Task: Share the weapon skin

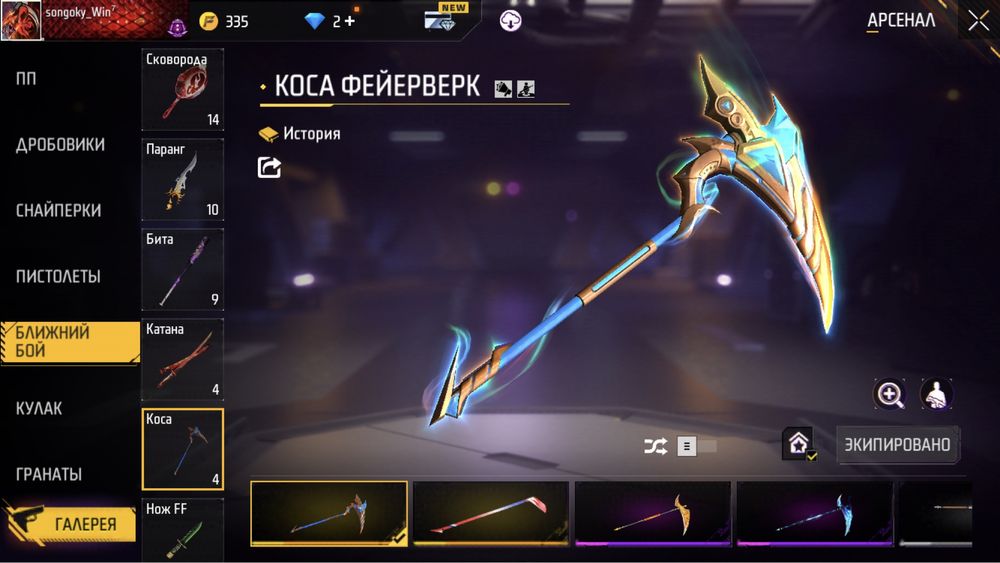Action: 269,167
